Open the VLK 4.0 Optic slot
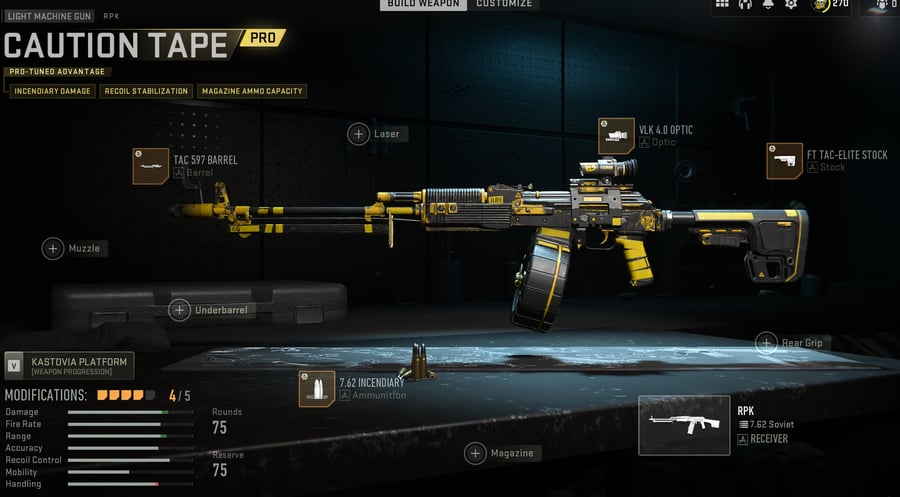 tap(616, 136)
